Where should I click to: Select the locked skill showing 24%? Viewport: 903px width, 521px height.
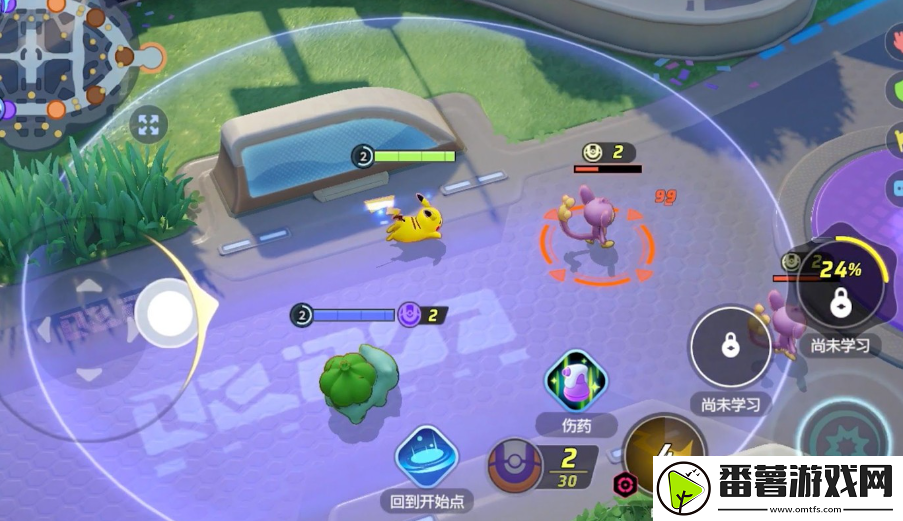coord(840,289)
